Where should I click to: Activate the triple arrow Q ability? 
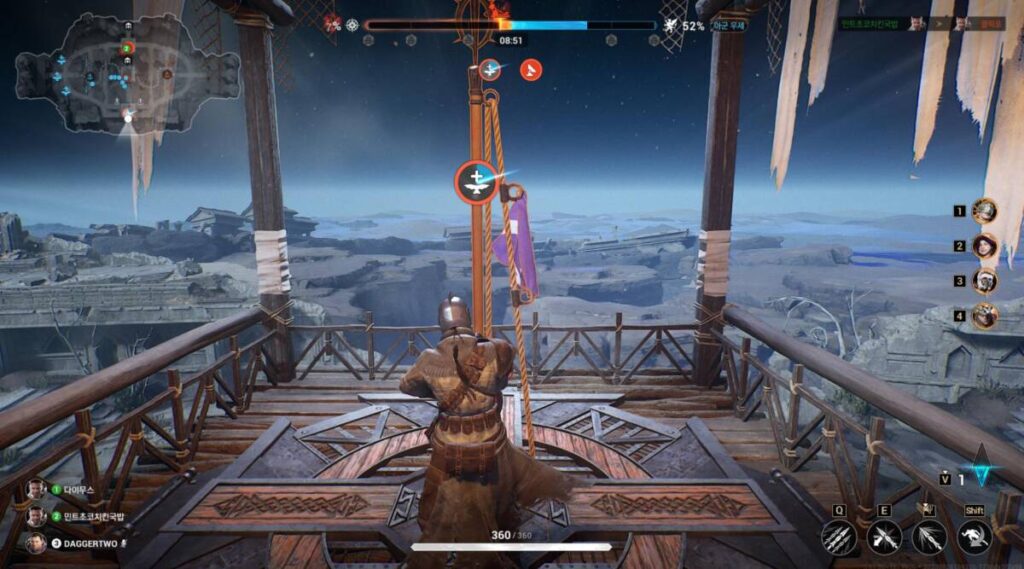click(x=839, y=538)
